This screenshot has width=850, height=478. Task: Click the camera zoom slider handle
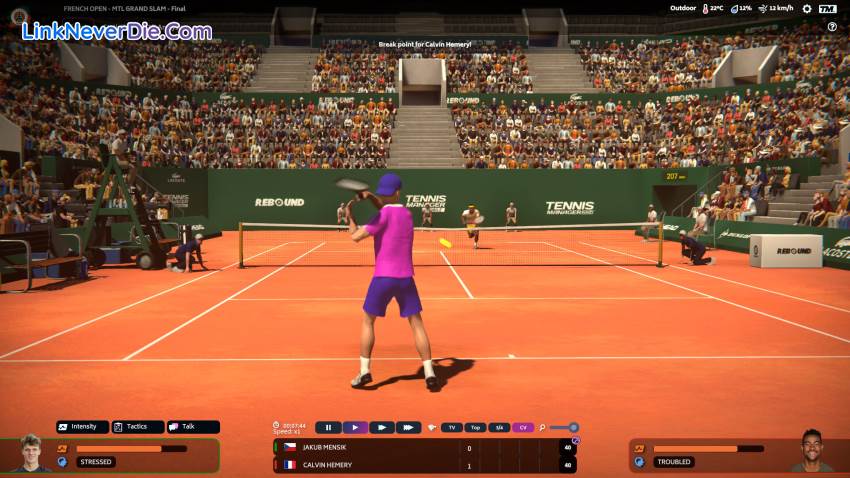coord(573,428)
